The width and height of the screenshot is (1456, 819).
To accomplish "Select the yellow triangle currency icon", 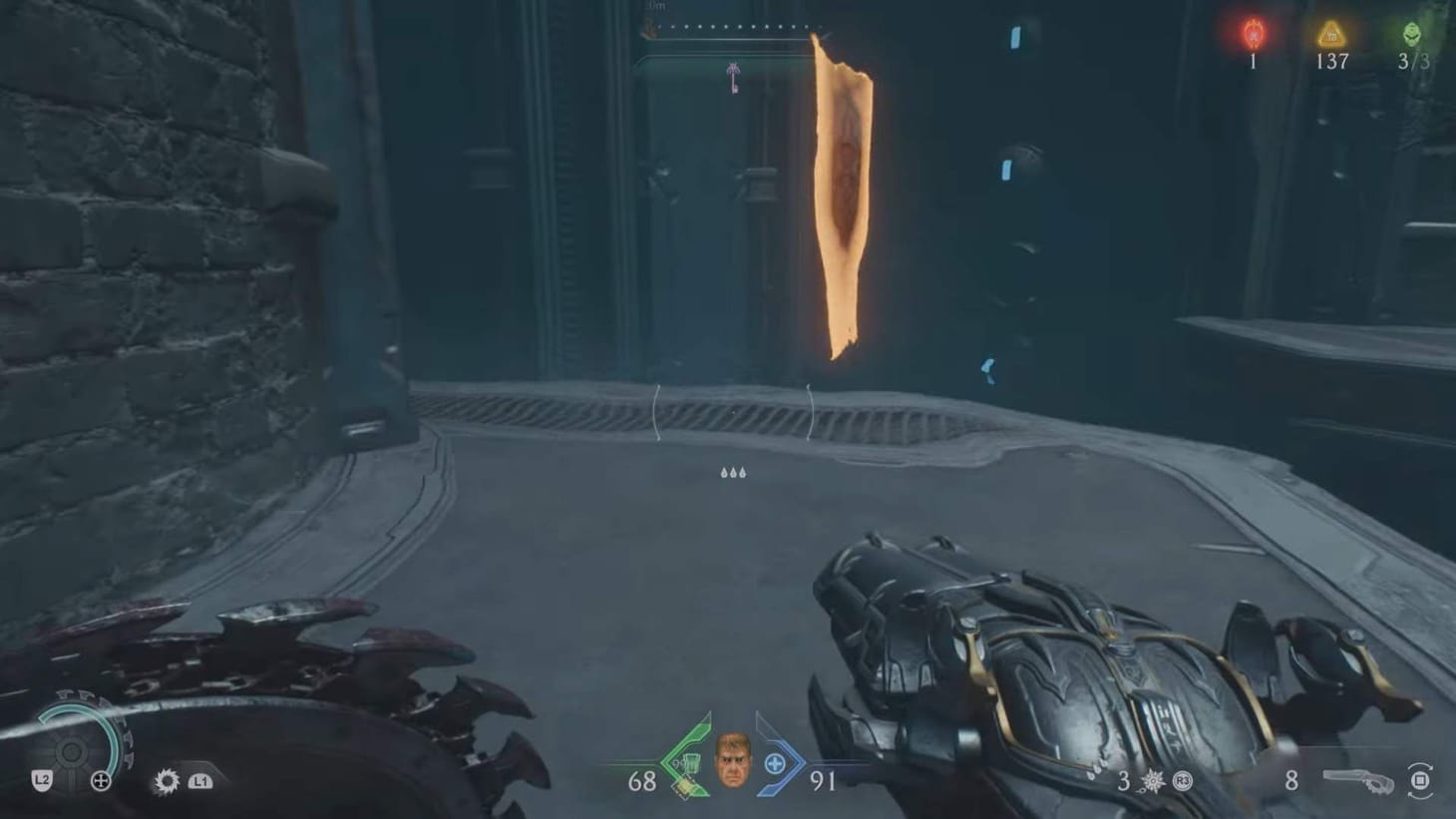I will click(x=1333, y=33).
